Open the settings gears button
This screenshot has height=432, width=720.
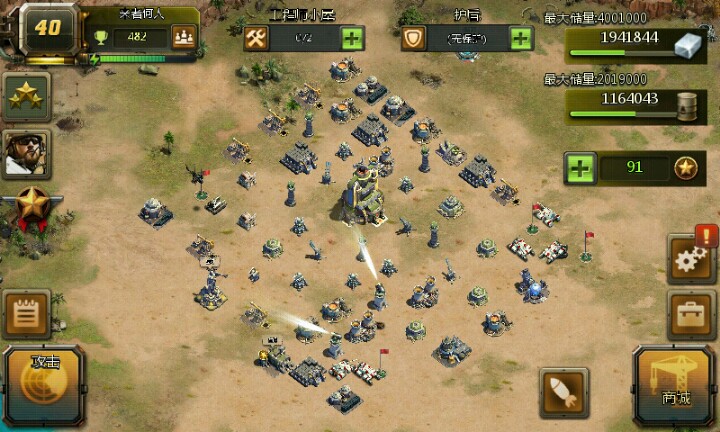(691, 260)
